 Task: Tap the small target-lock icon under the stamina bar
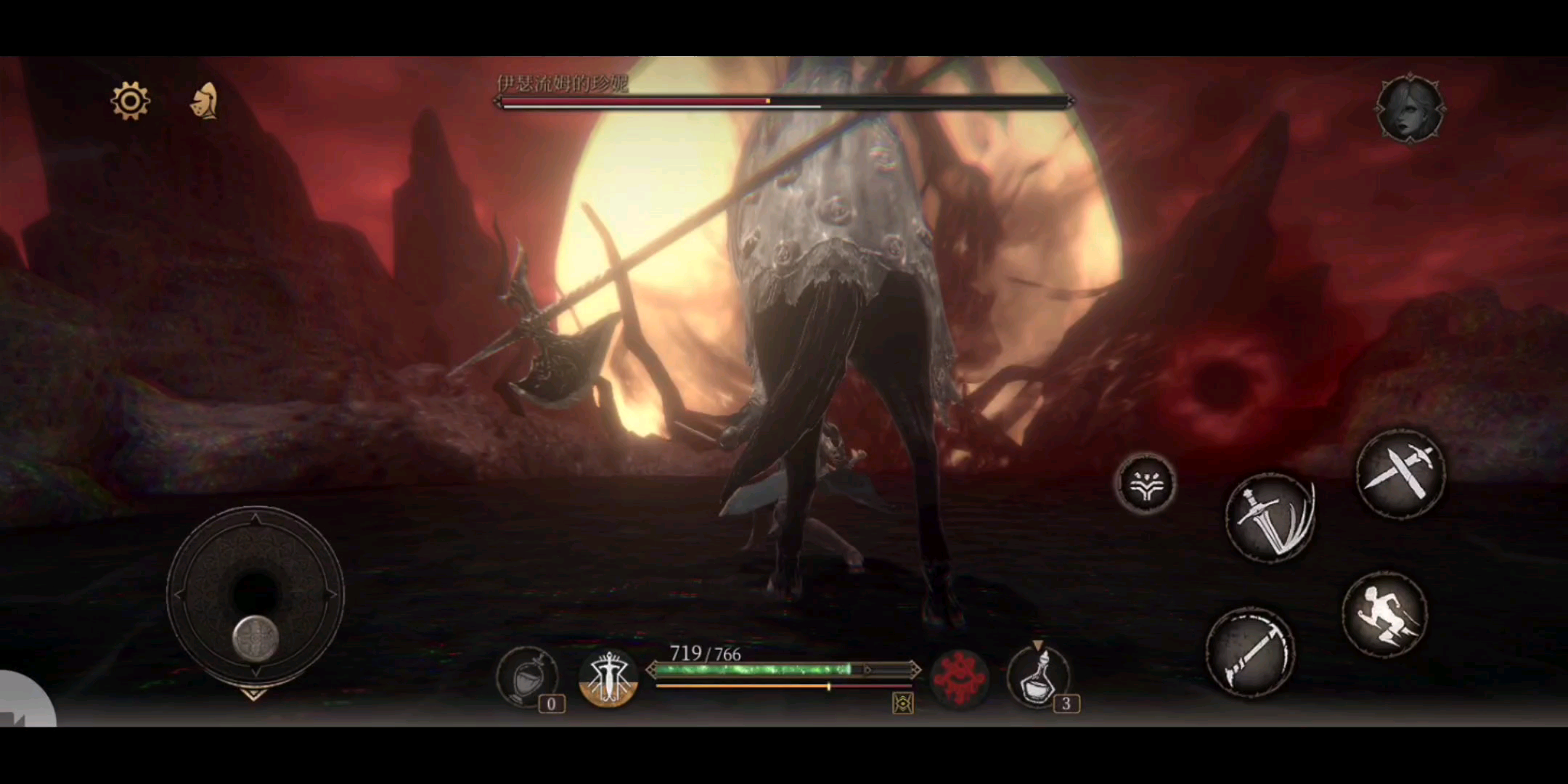(903, 703)
